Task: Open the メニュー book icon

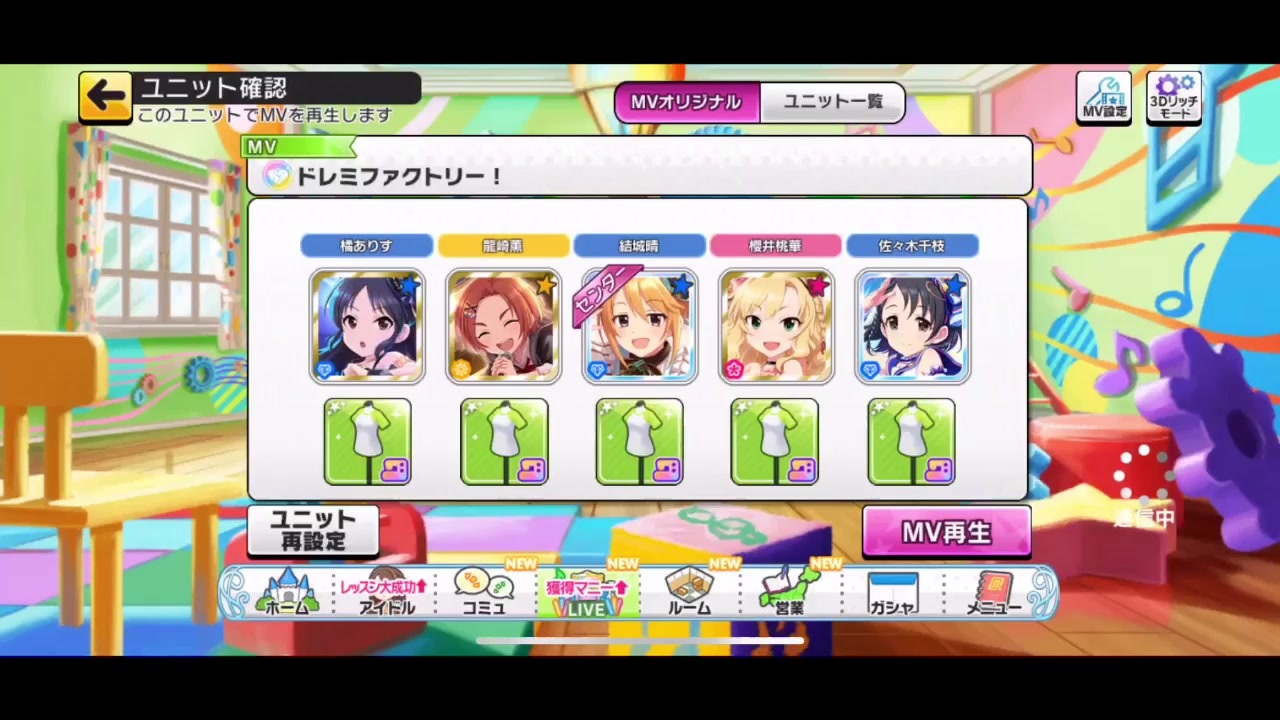Action: click(x=994, y=595)
